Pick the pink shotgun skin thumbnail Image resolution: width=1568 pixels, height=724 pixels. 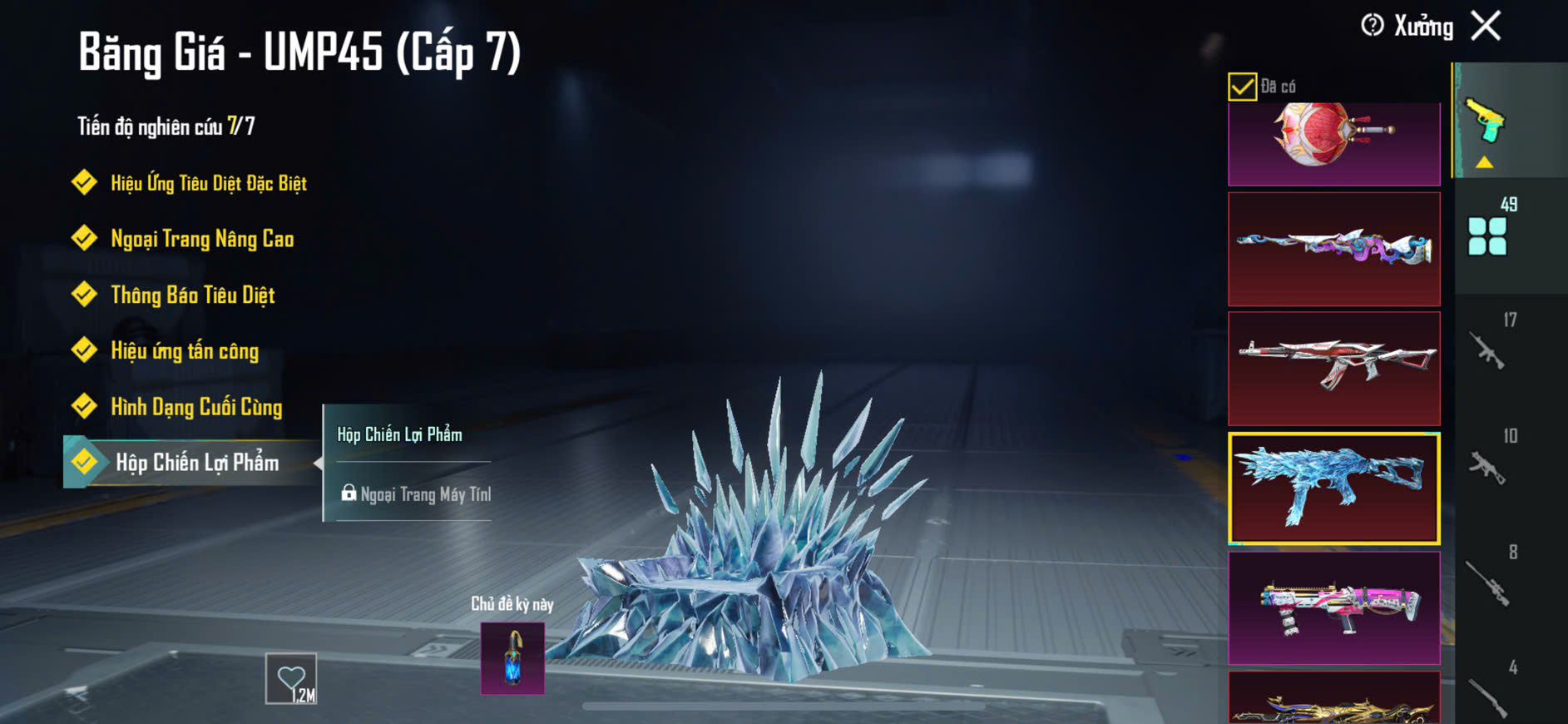pyautogui.click(x=1333, y=608)
